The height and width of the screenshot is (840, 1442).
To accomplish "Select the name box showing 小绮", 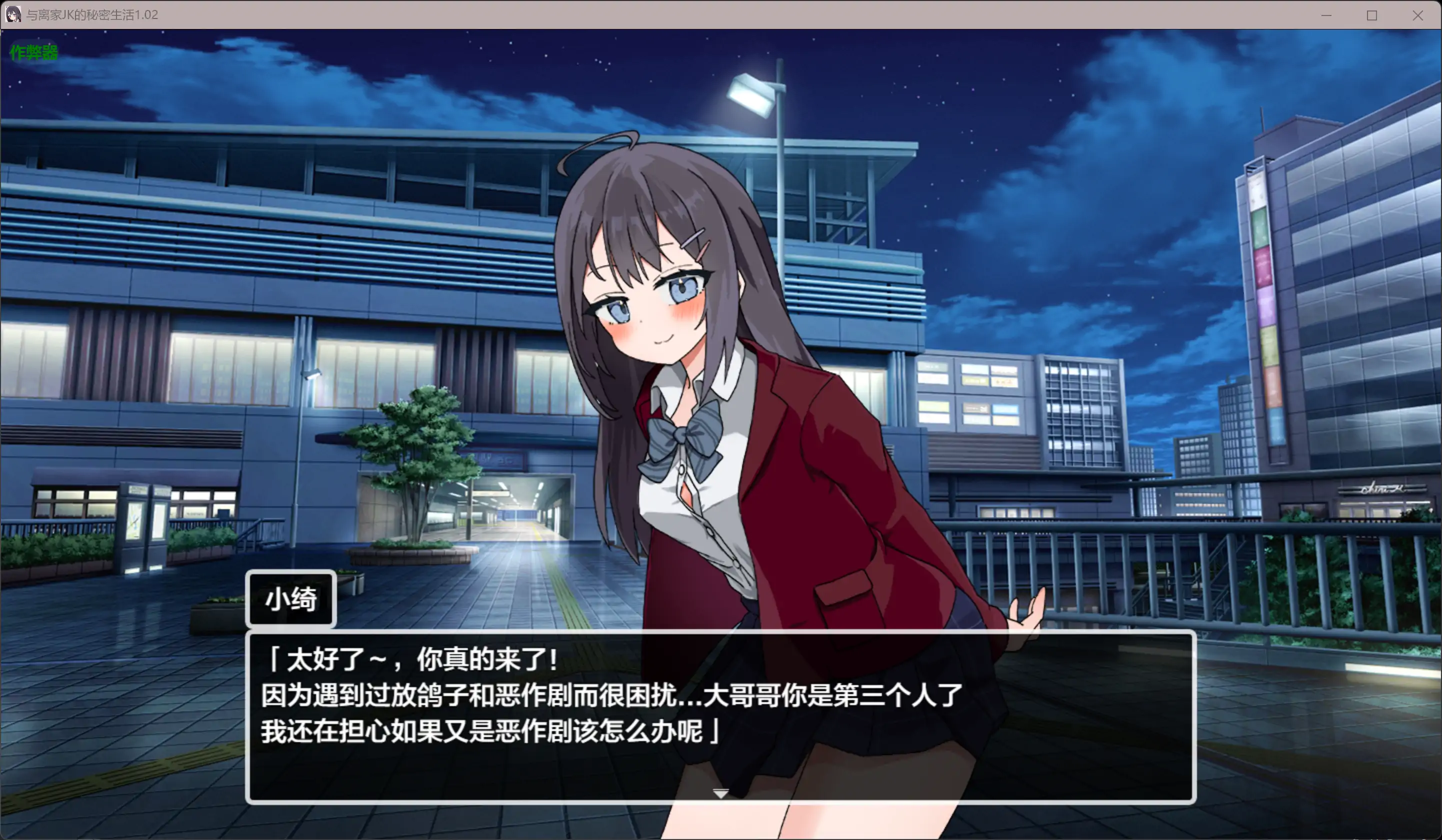I will pos(290,599).
